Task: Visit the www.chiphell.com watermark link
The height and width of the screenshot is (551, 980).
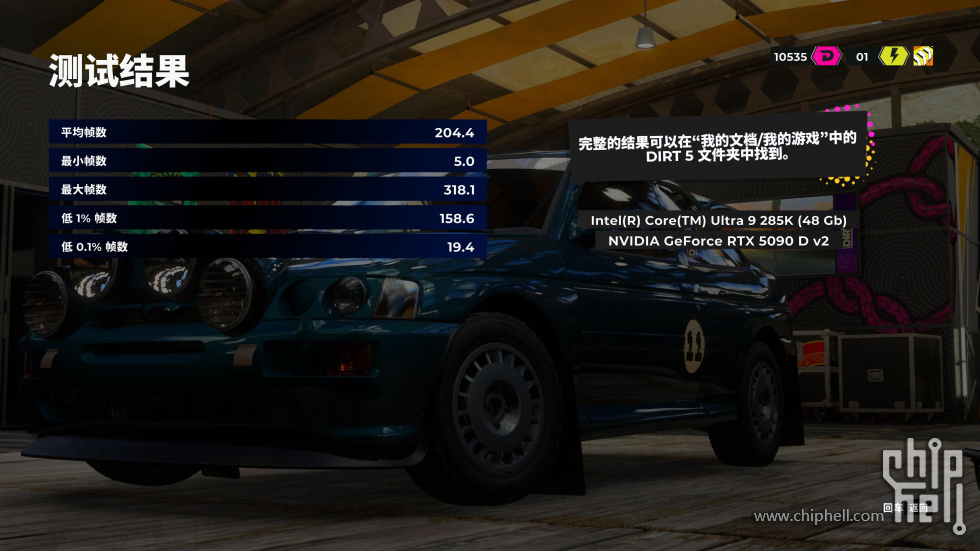Action: coord(818,516)
